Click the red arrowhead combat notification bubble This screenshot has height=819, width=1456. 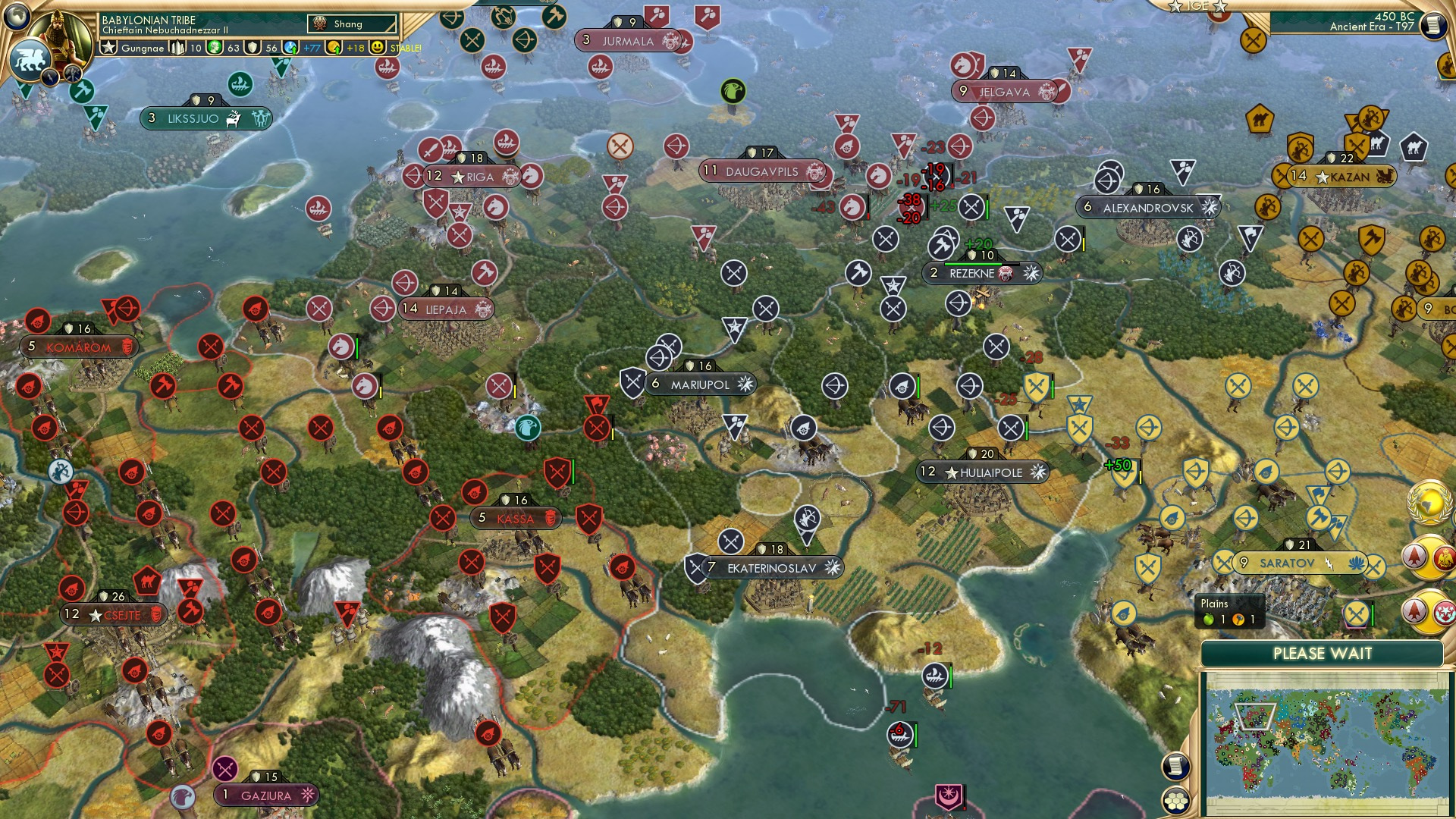click(x=1414, y=556)
